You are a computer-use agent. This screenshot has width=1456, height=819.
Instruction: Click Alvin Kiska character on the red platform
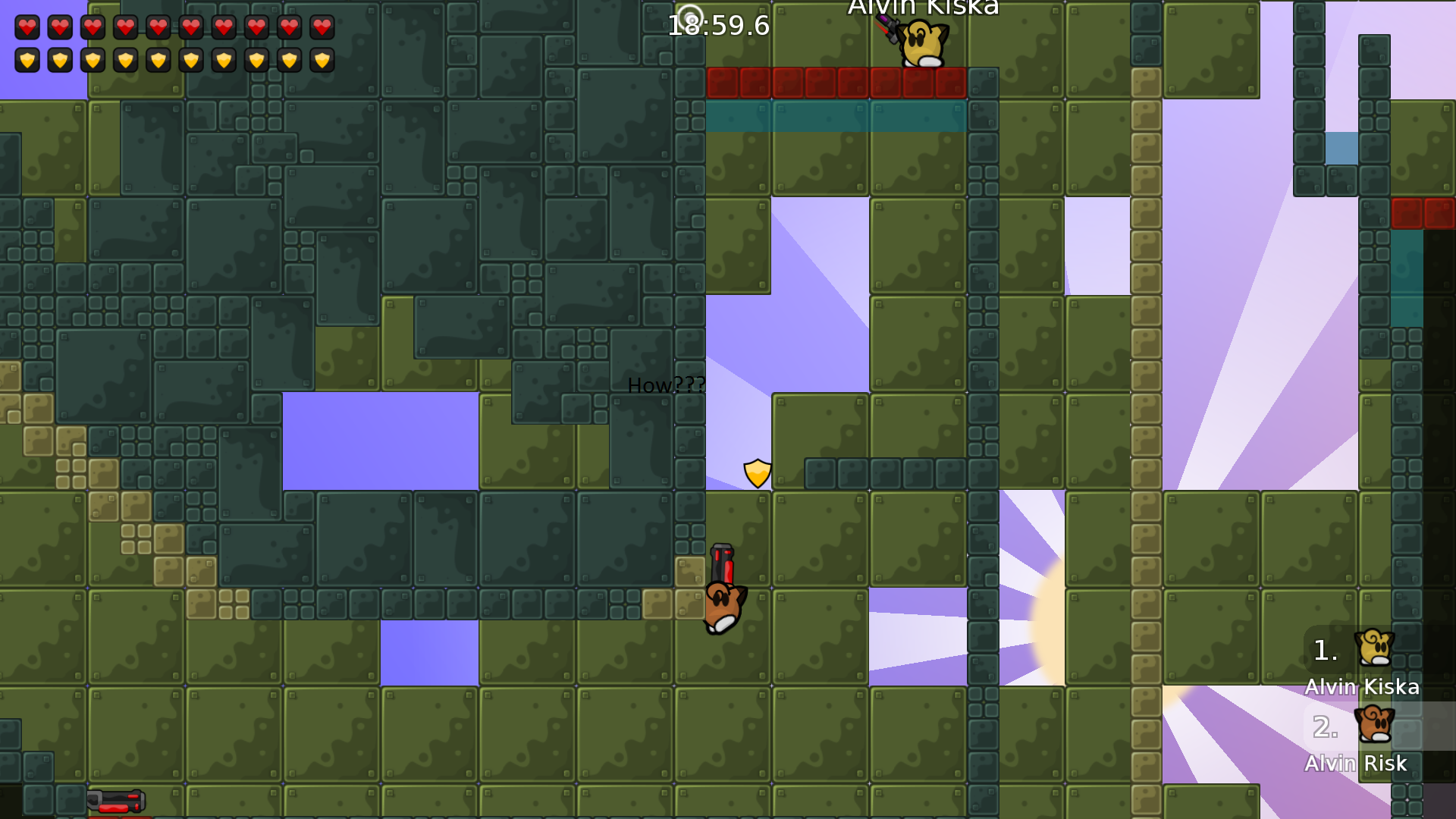point(920,42)
